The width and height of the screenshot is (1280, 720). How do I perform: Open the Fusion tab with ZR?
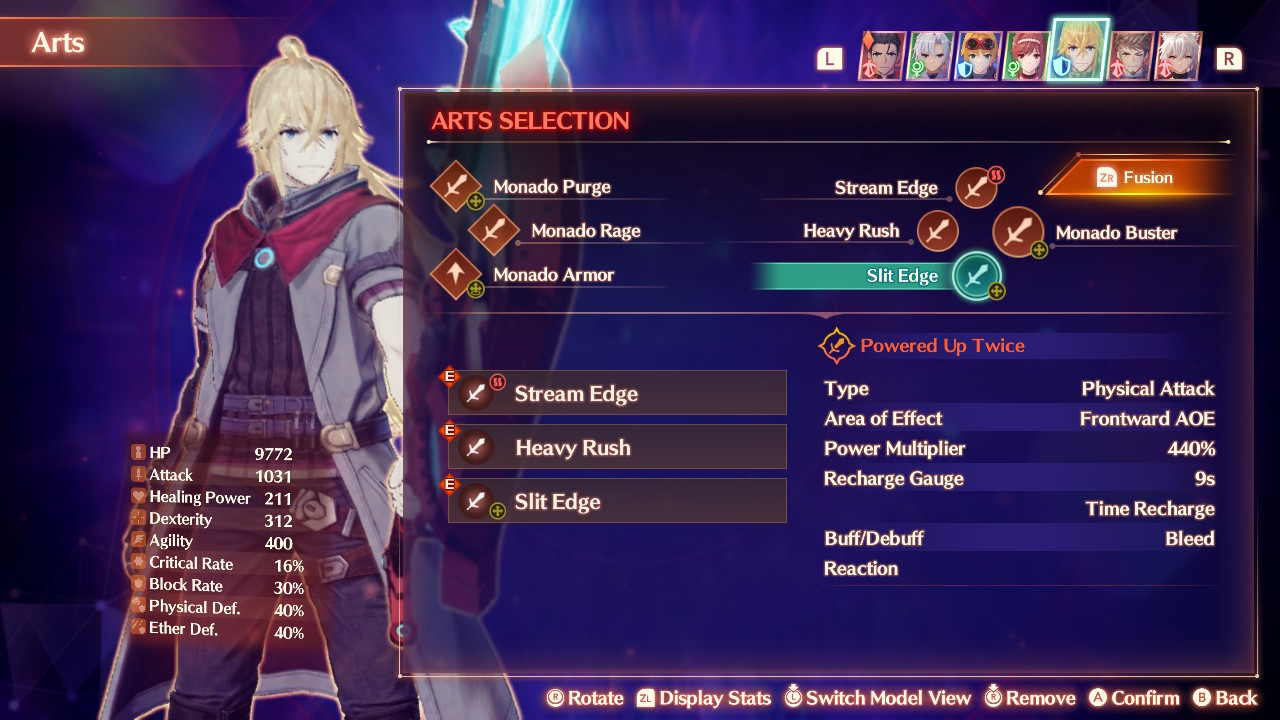1136,177
